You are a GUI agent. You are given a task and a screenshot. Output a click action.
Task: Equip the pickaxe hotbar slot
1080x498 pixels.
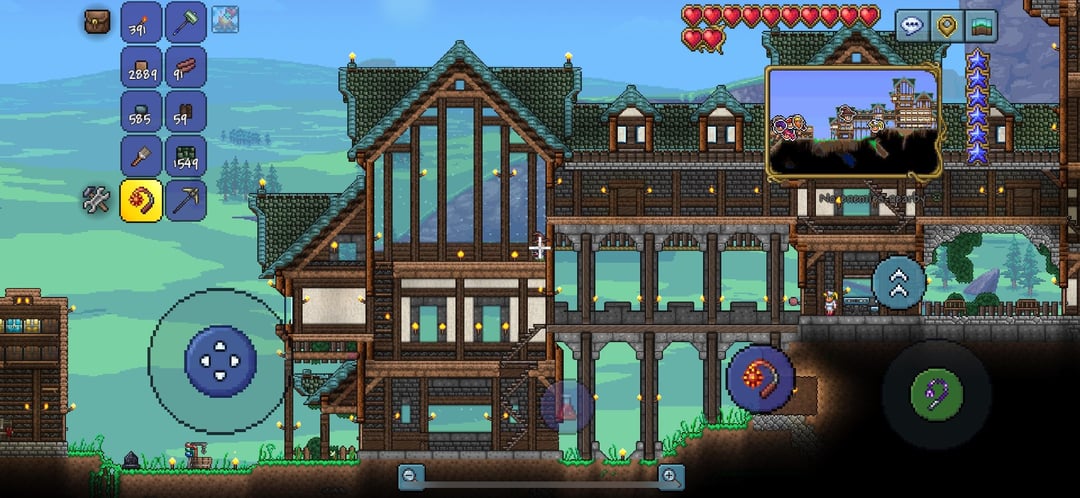pyautogui.click(x=186, y=200)
